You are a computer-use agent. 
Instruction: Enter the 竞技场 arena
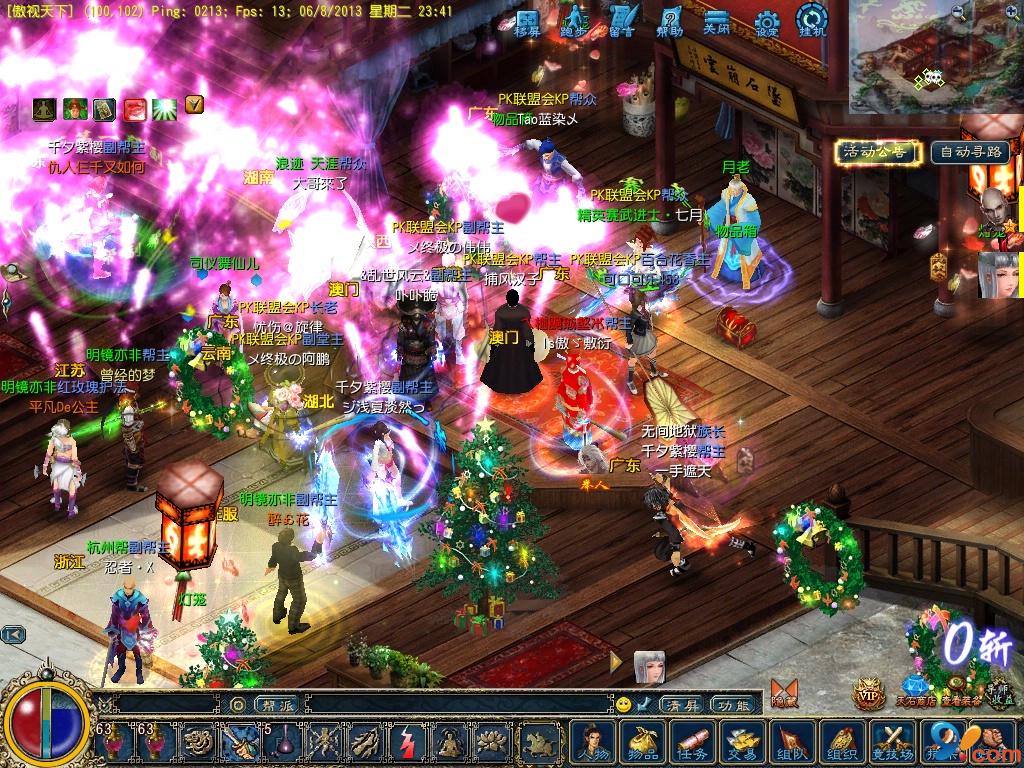click(892, 742)
